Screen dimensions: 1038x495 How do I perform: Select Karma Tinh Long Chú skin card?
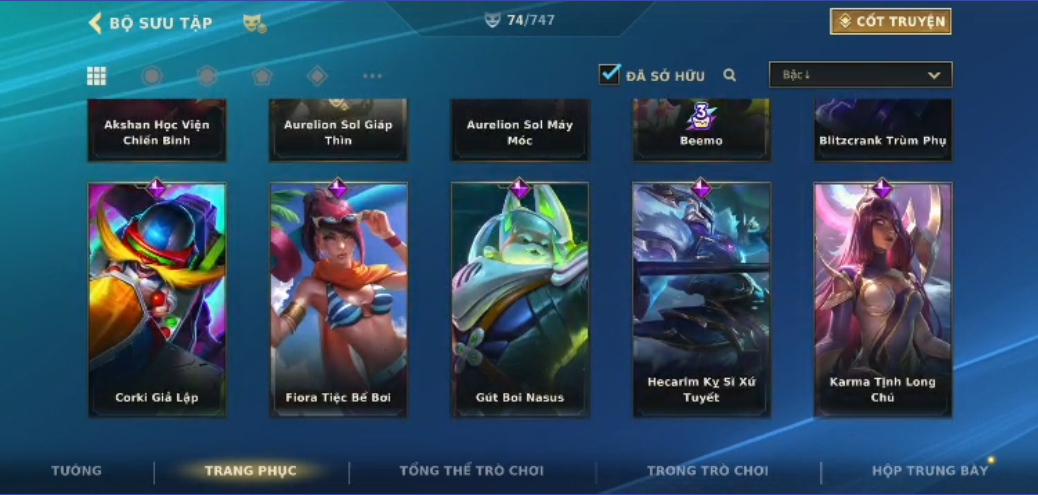[883, 299]
